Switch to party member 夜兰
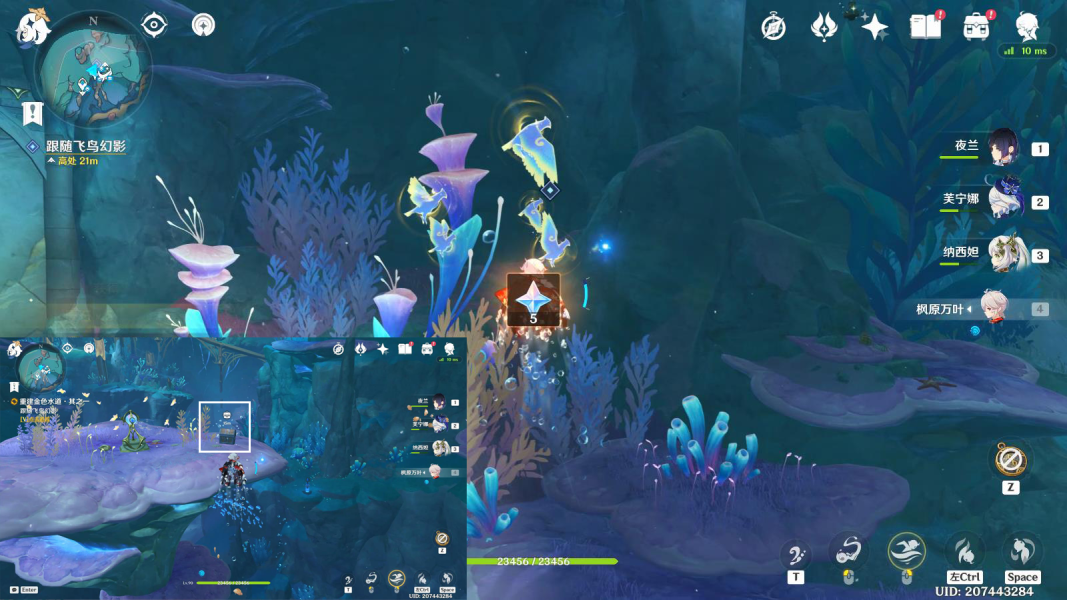This screenshot has width=1067, height=600. (x=1002, y=147)
